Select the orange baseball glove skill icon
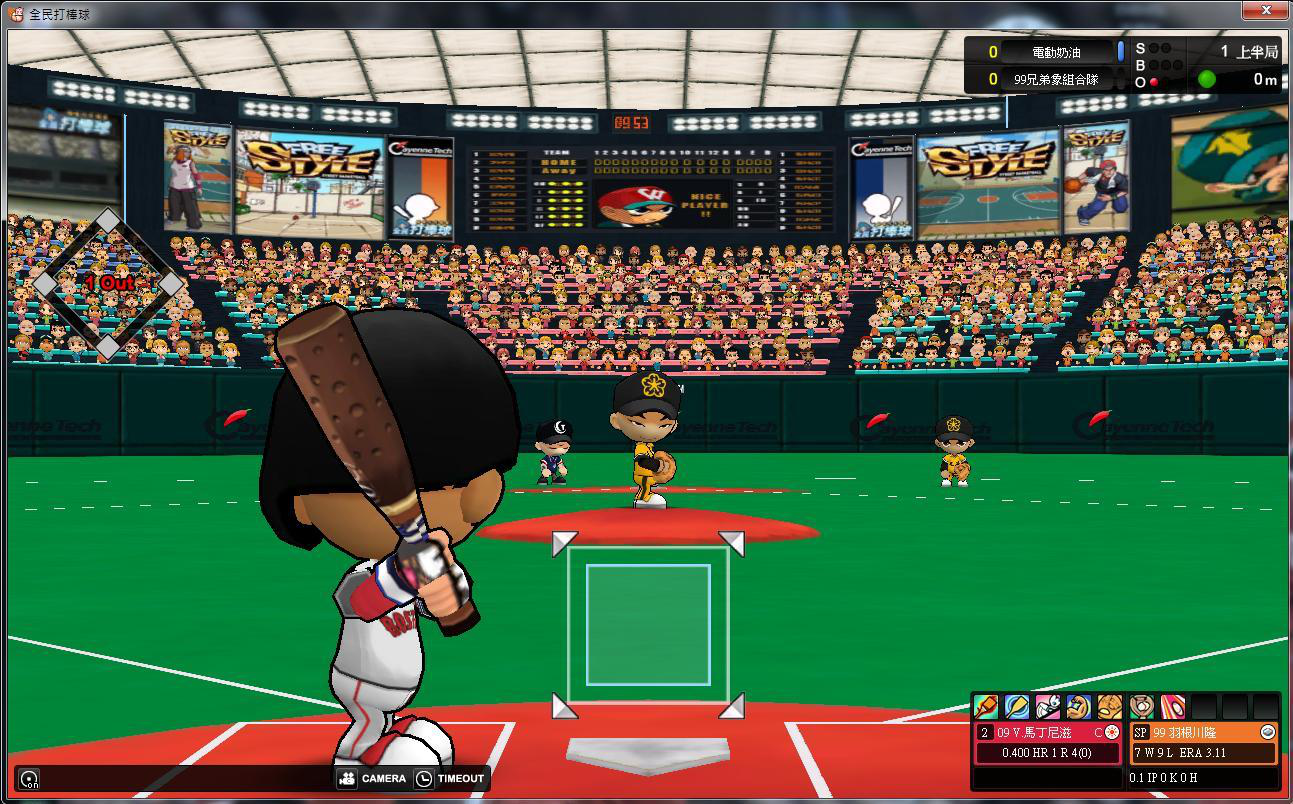1293x804 pixels. [x=1109, y=706]
